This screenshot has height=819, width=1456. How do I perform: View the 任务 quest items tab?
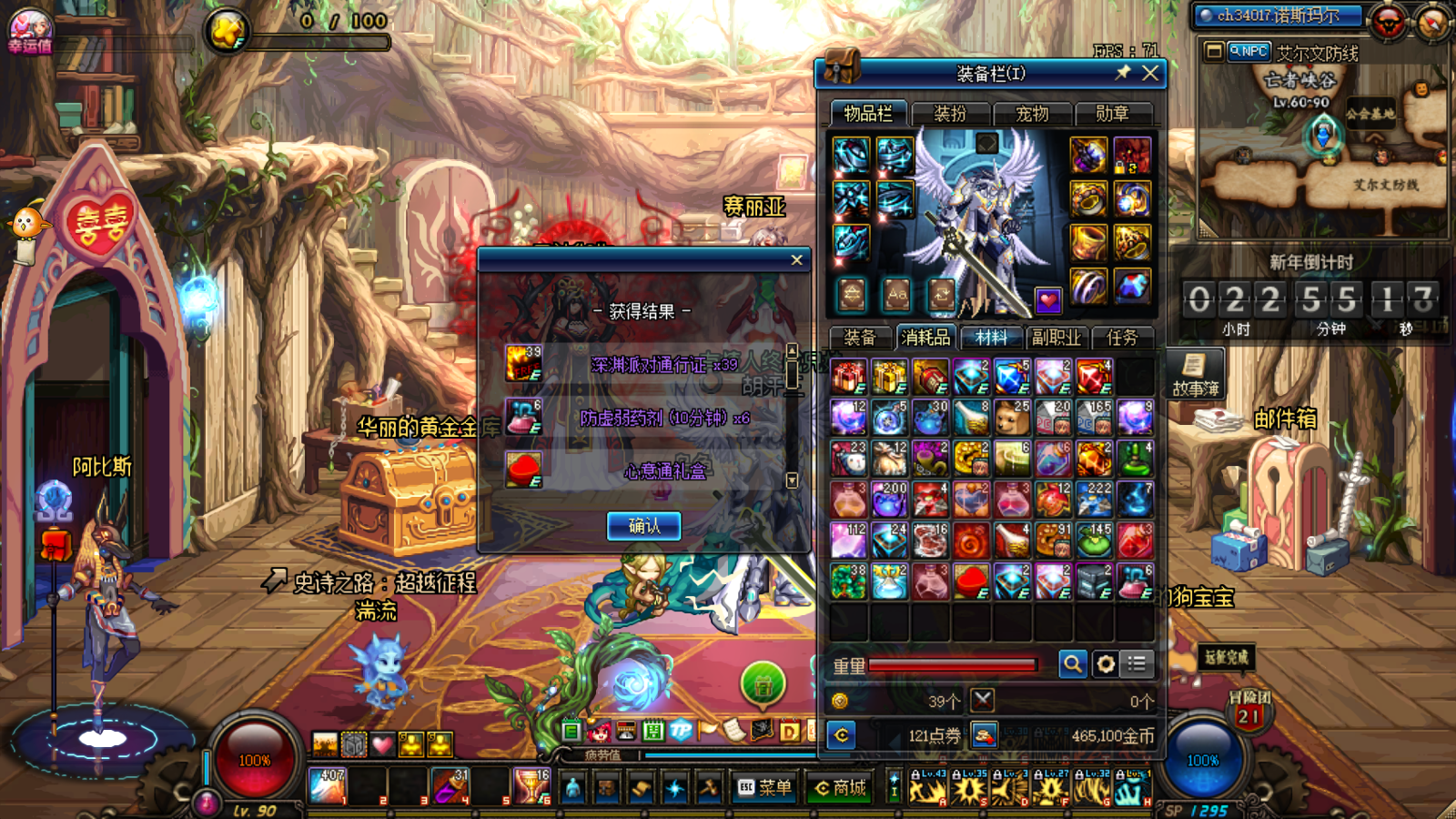click(x=1122, y=338)
